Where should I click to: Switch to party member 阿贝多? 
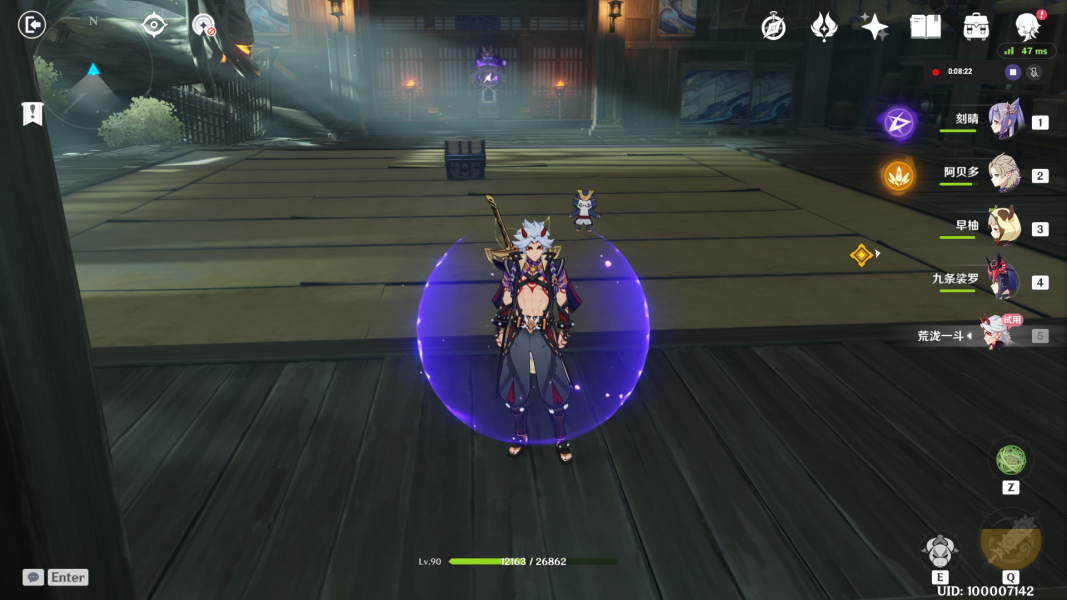coord(1002,175)
